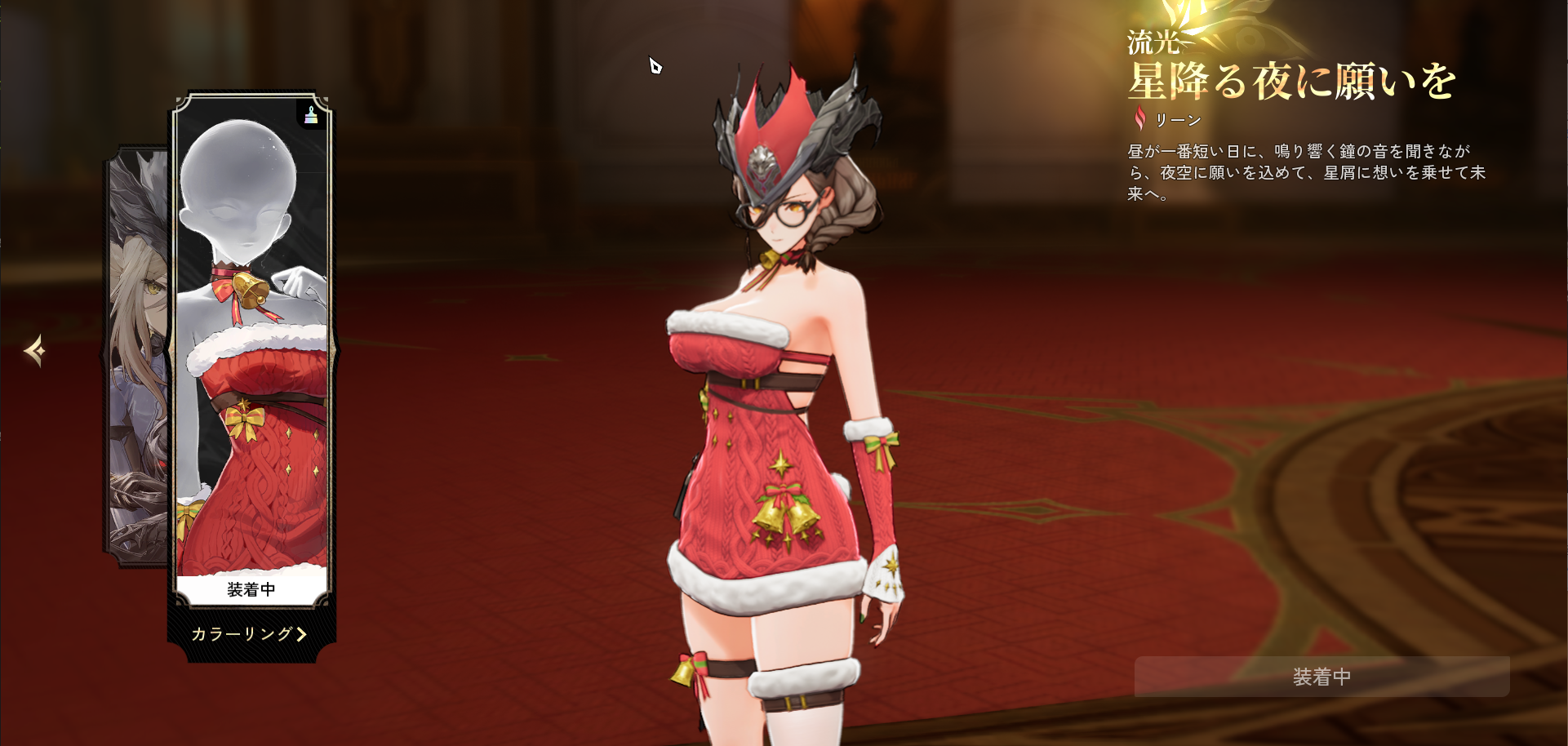Open the カラーリング coloring option

[249, 634]
